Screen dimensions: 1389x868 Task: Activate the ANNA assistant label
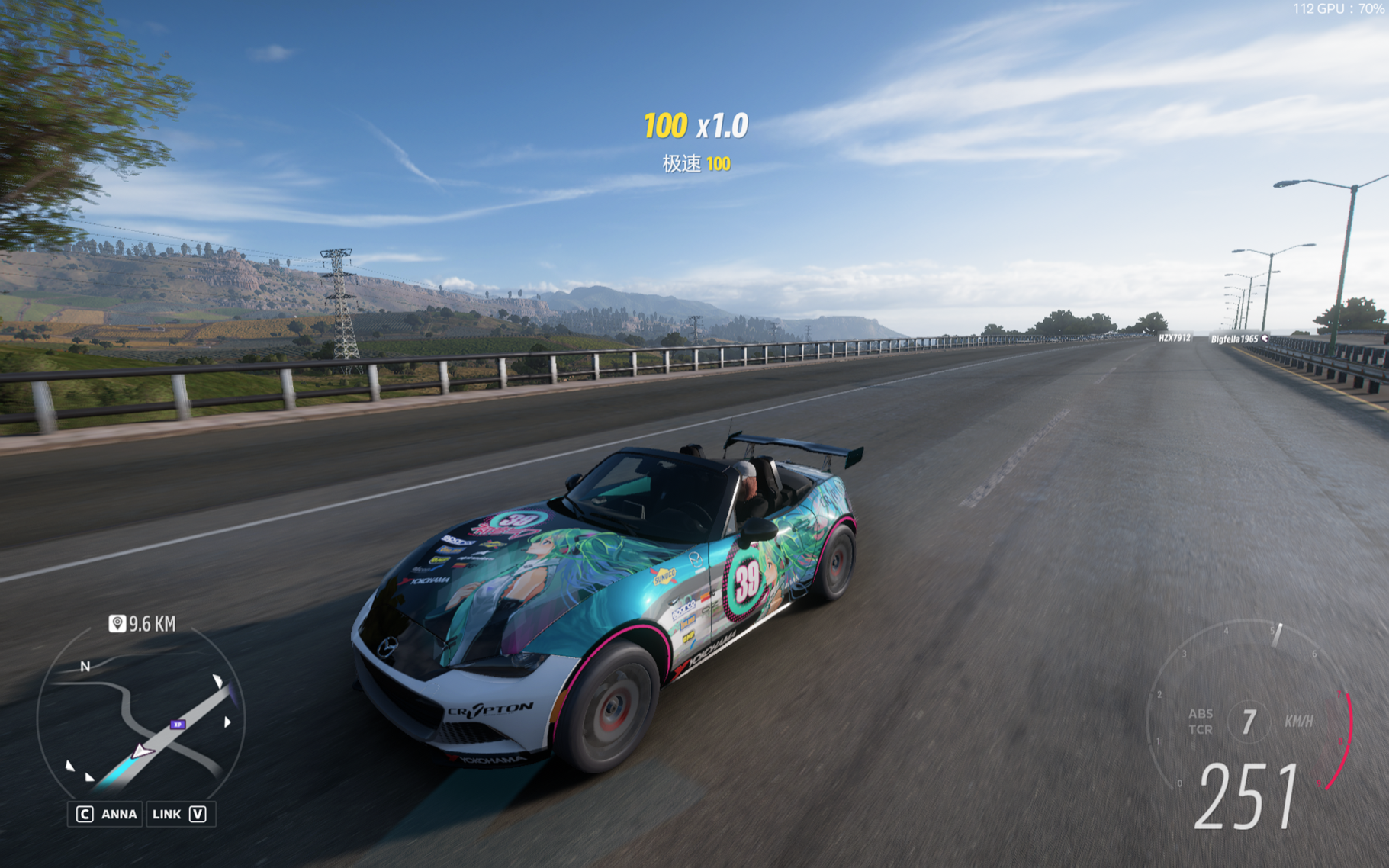[x=118, y=815]
